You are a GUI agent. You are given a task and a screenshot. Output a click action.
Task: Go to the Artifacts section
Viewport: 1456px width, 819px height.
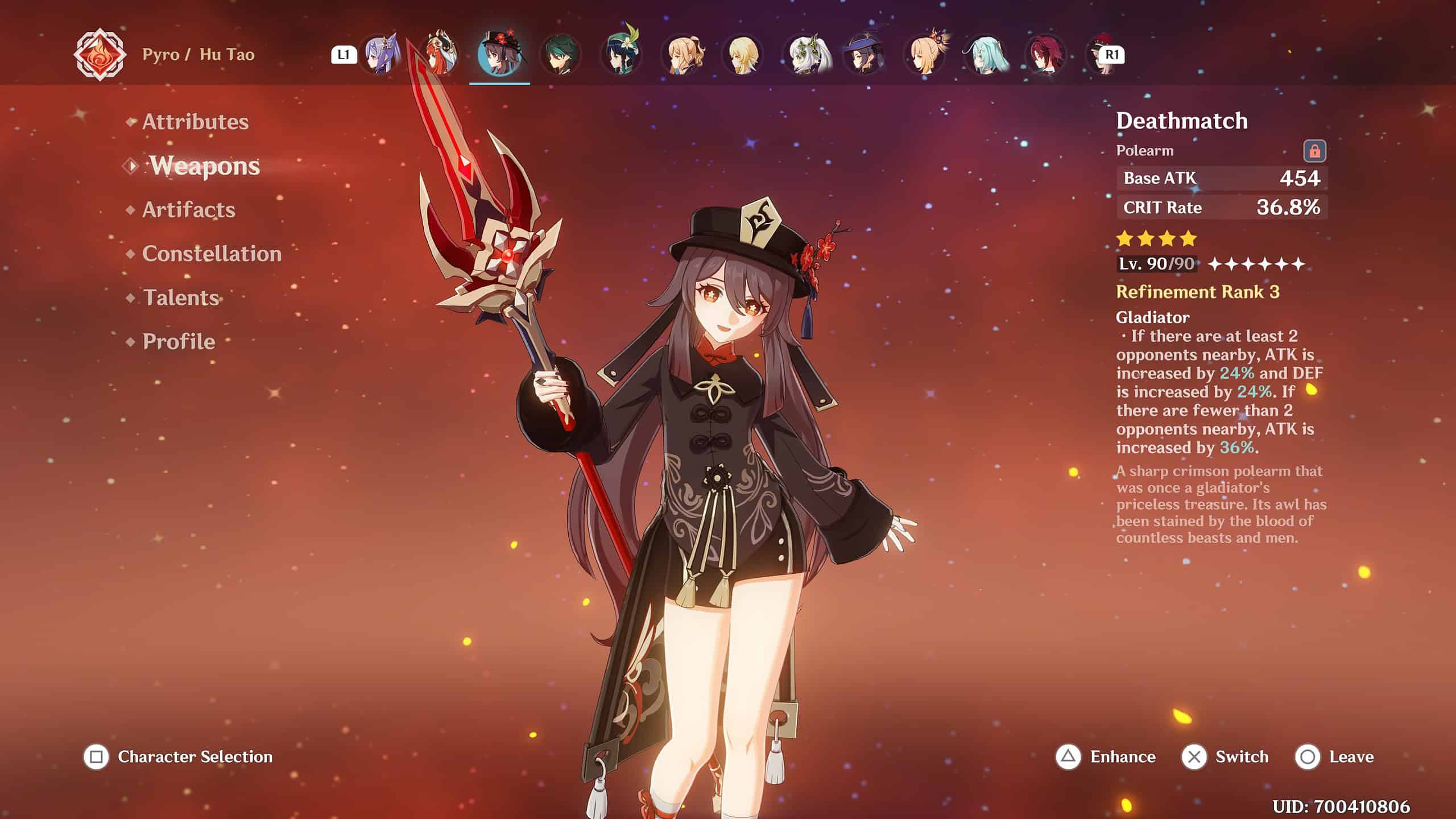pyautogui.click(x=188, y=210)
